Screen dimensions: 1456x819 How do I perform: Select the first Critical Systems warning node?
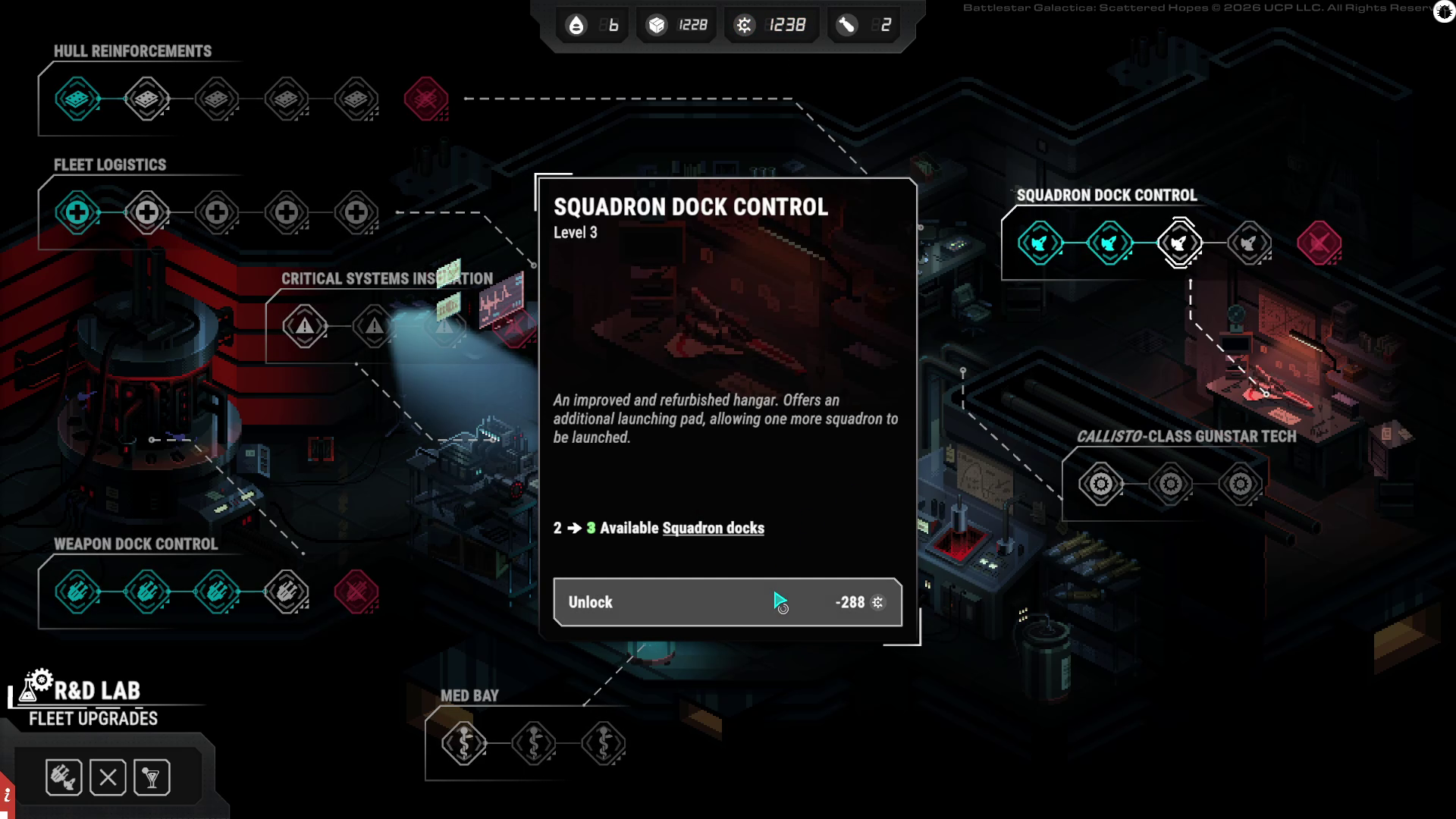(304, 326)
